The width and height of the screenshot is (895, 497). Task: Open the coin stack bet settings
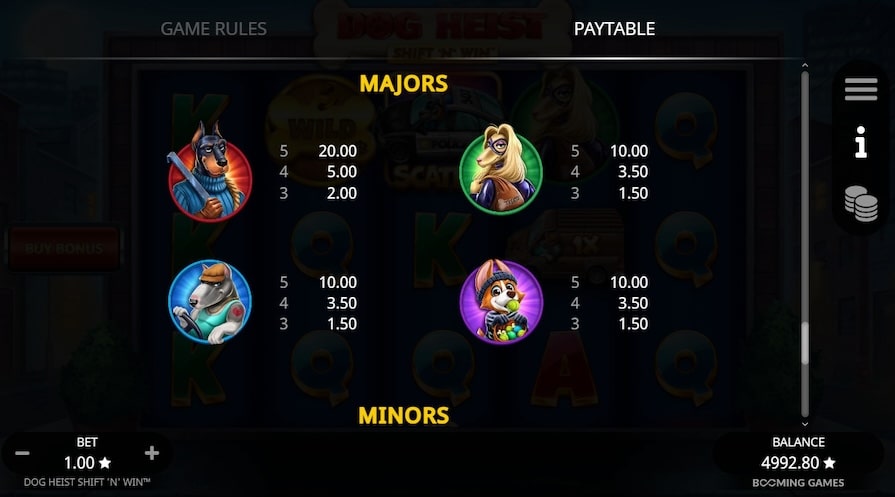(x=860, y=202)
